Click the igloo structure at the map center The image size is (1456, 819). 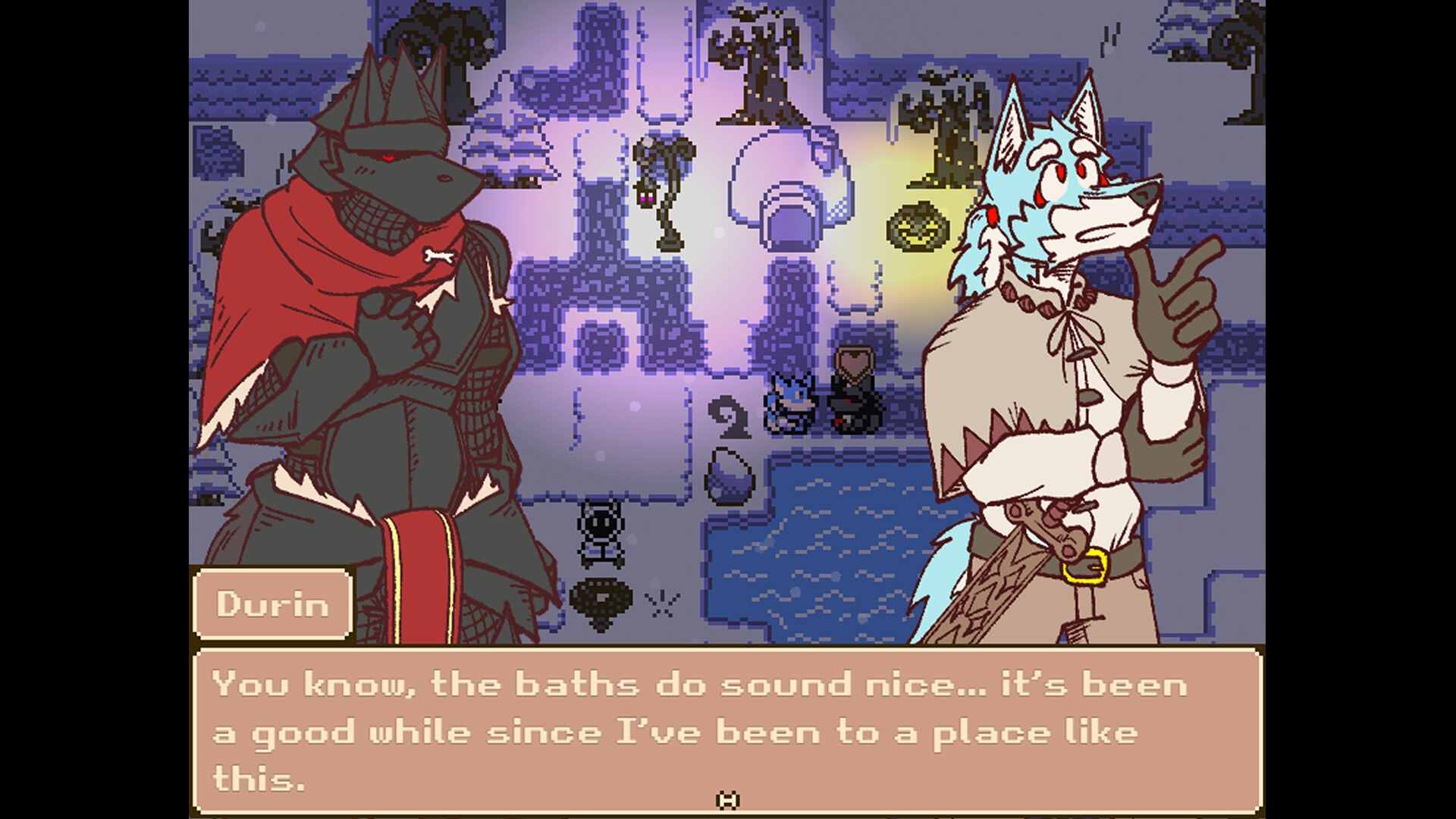(785, 186)
